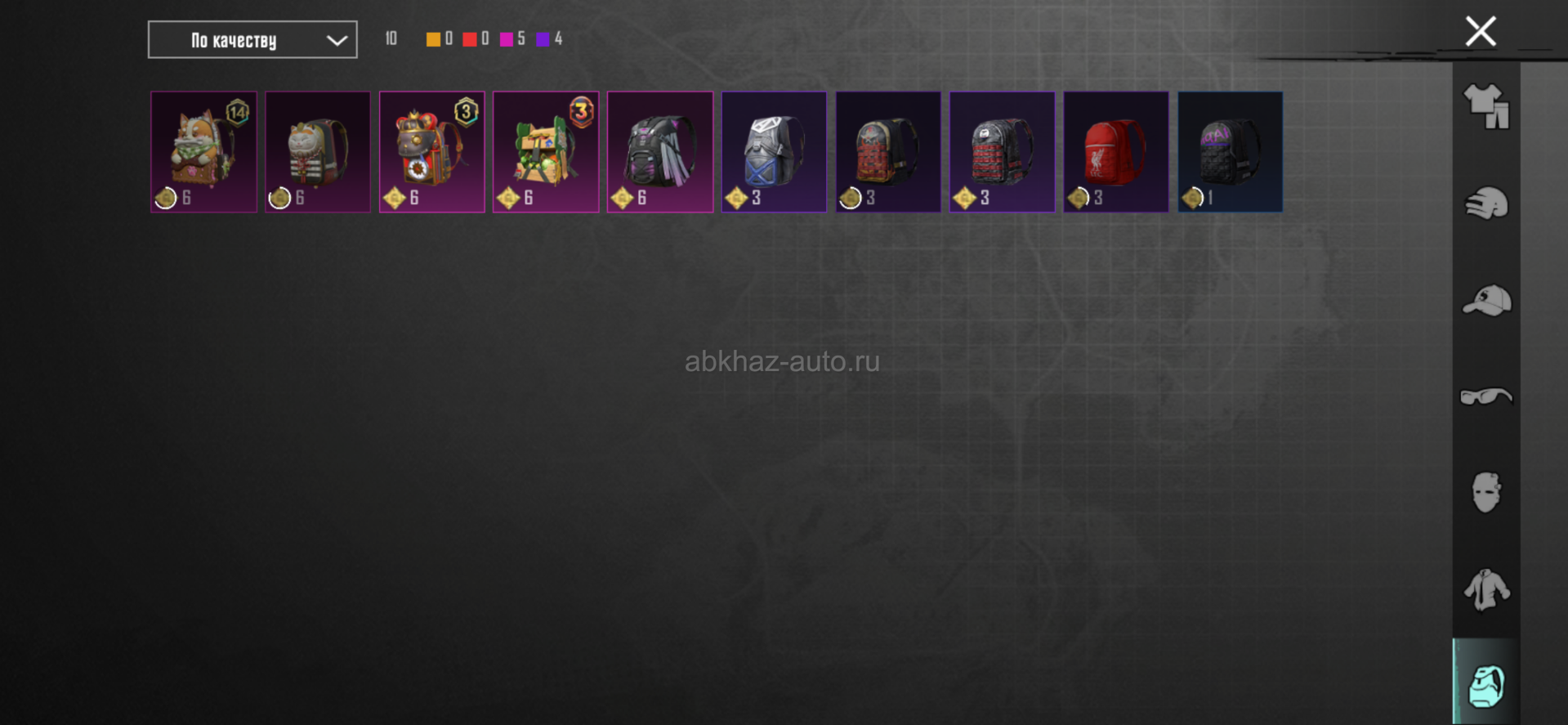Screen dimensions: 1568x725
Task: Choose the grey backpack with blue X straps
Action: 774,152
